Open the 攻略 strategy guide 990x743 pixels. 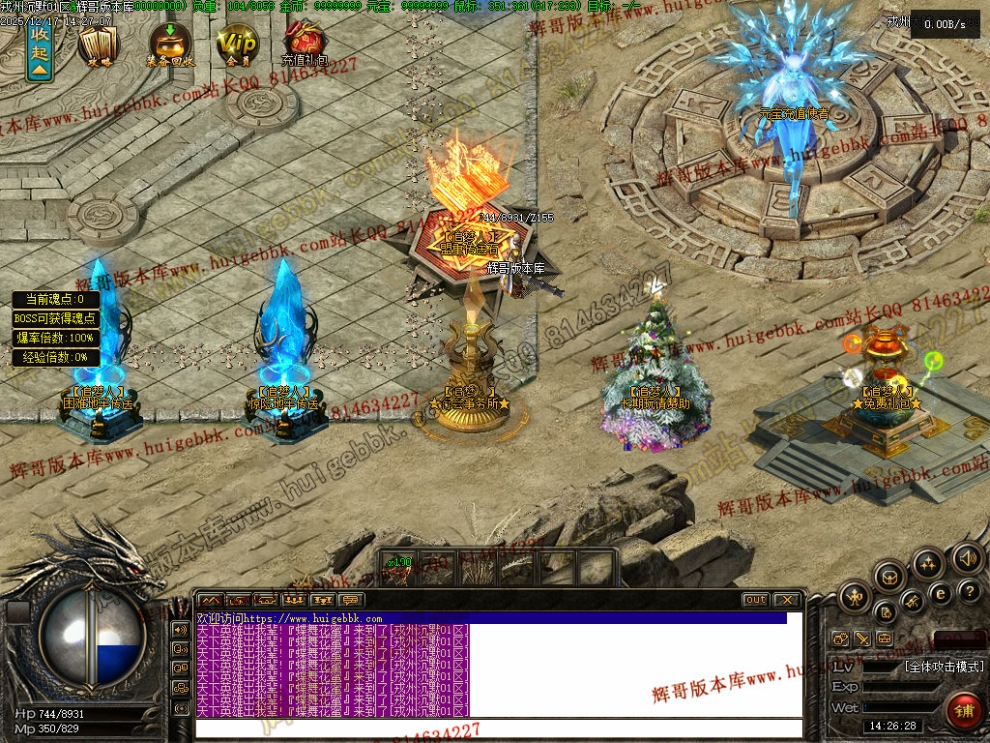98,45
